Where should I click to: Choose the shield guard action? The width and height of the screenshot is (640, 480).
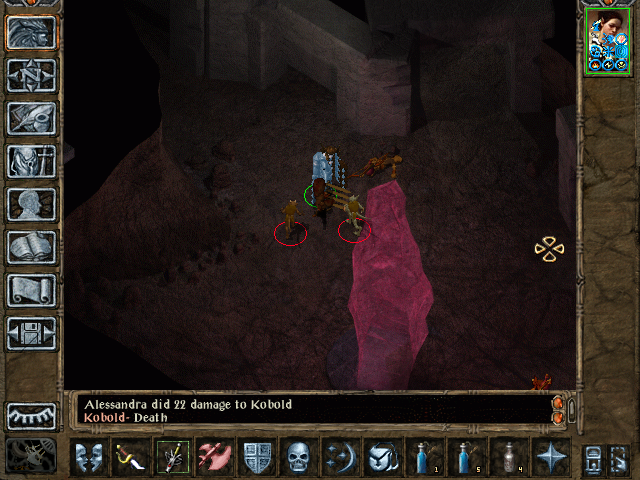[x=257, y=457]
